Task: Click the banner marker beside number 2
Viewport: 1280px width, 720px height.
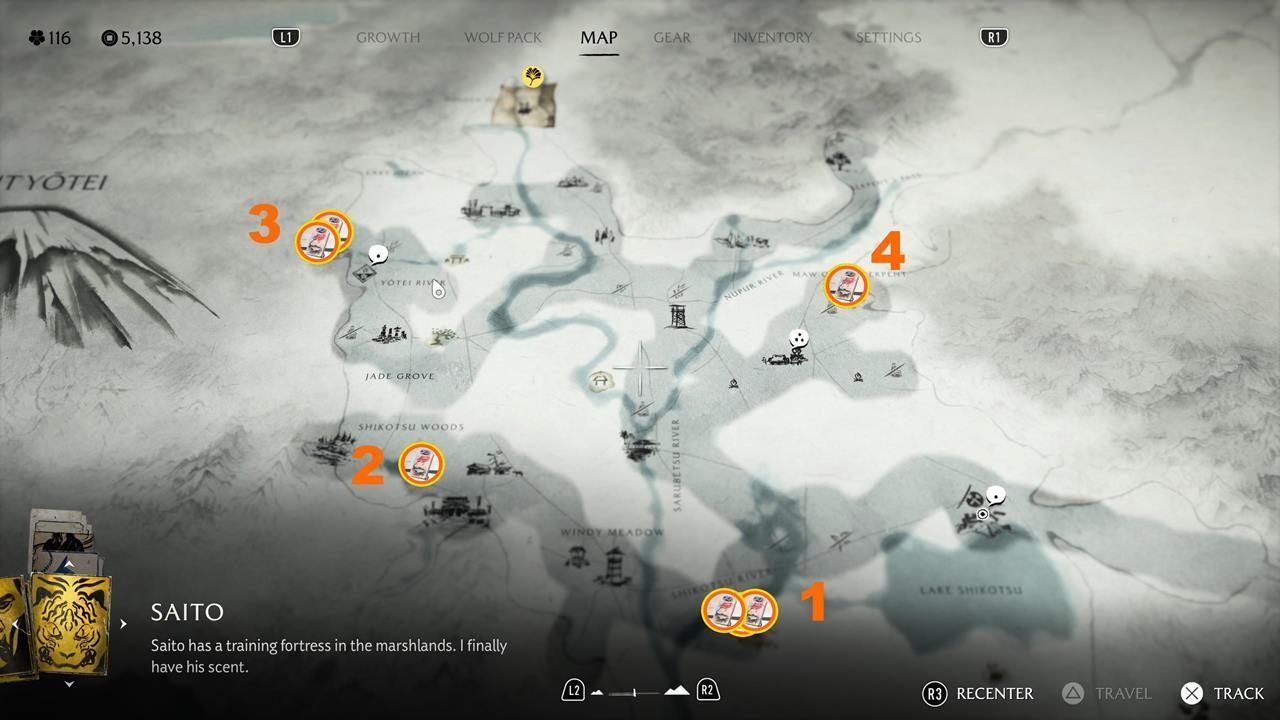Action: 421,464
